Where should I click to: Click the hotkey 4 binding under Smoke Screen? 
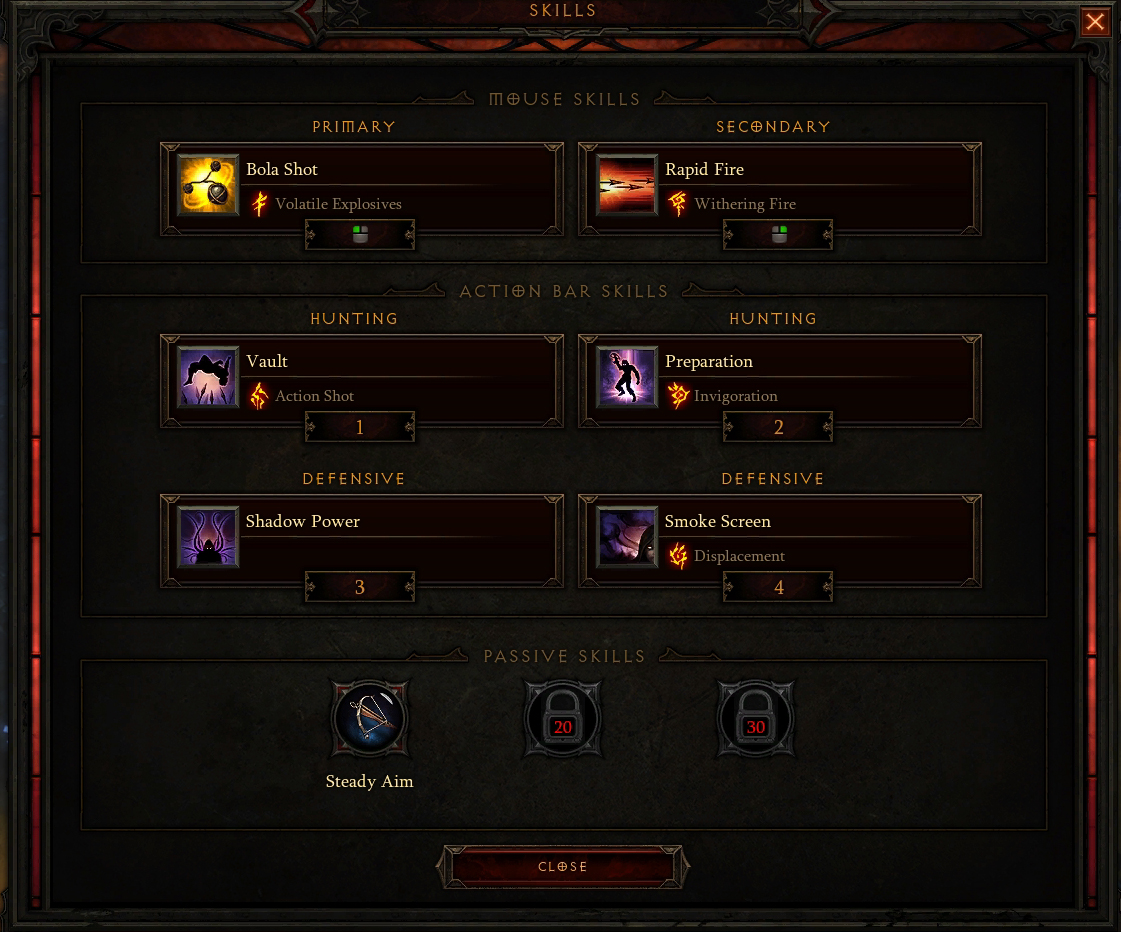779,588
